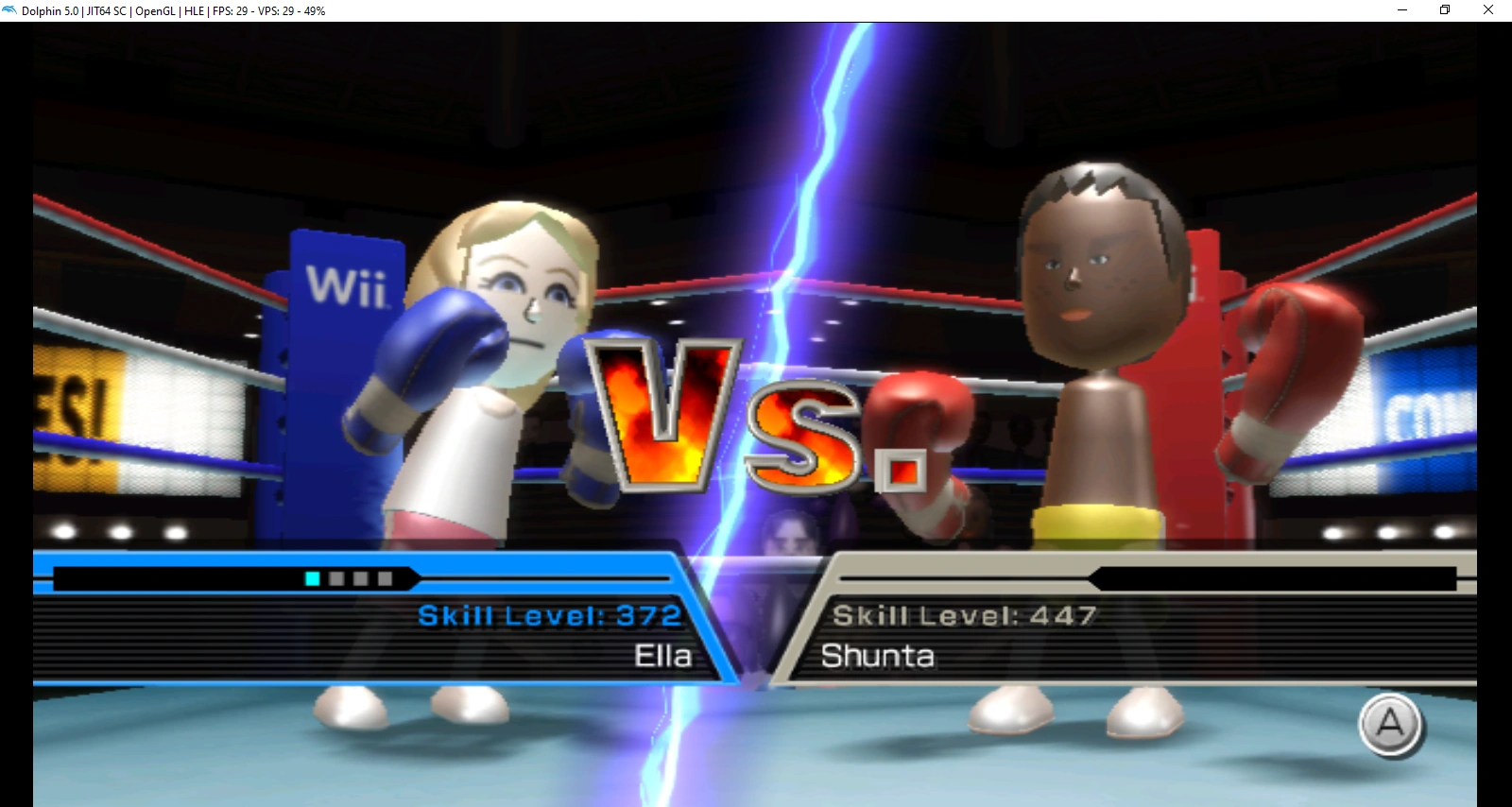1512x807 pixels.
Task: Click the FPS counter in the title bar
Action: (230, 12)
